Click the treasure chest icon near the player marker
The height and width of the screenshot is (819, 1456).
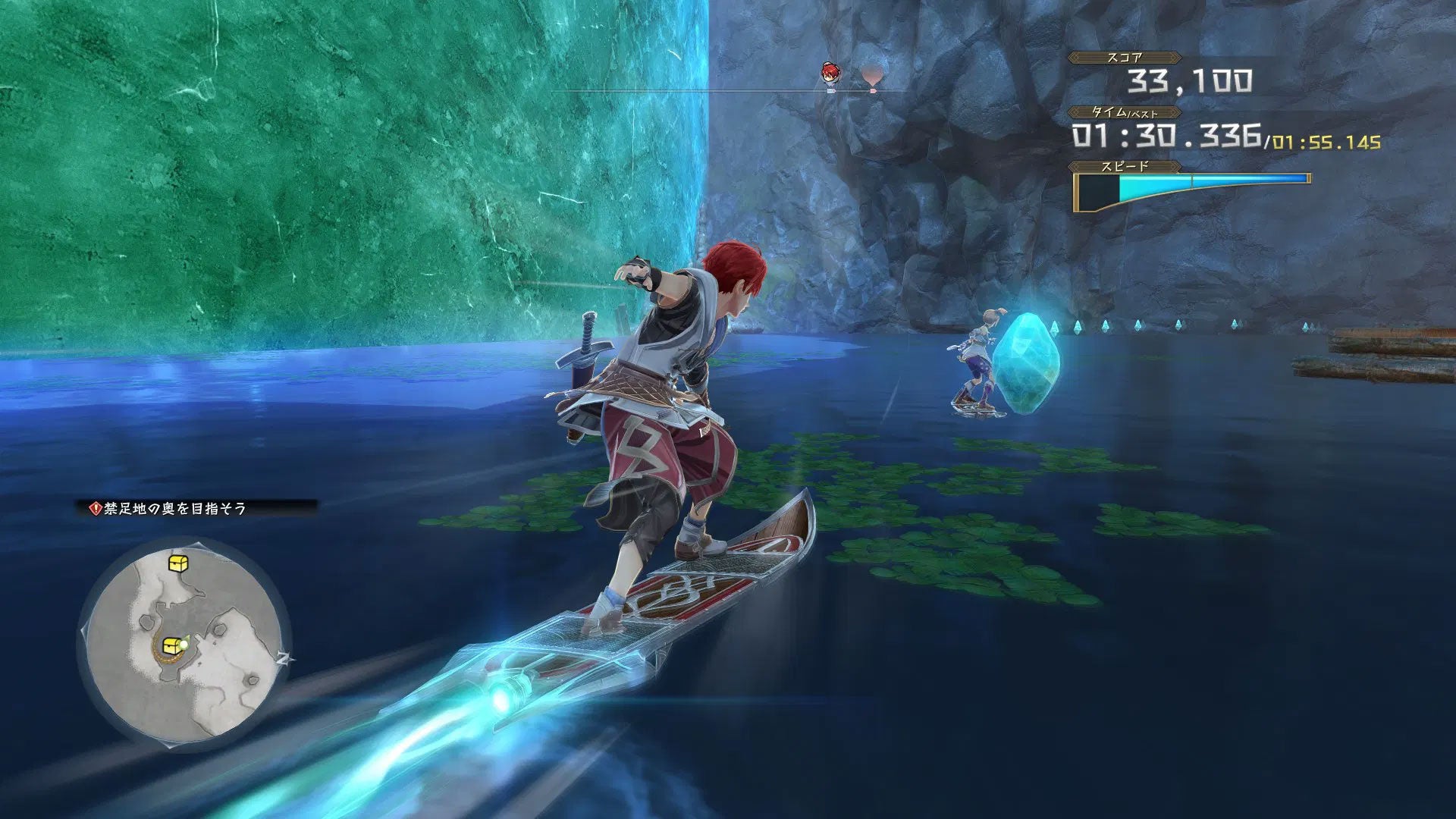[171, 646]
